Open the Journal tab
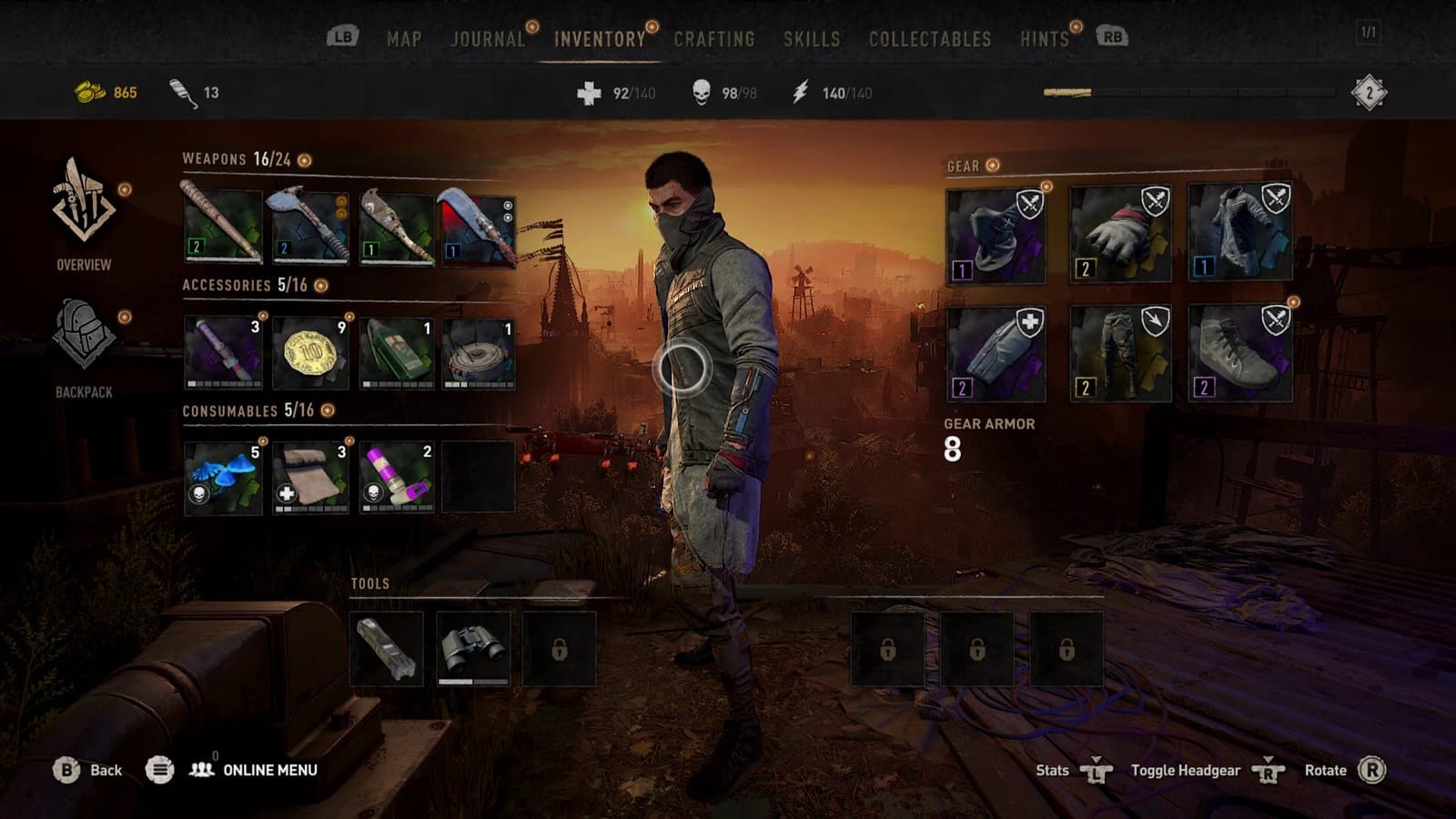Viewport: 1456px width, 819px height. (488, 39)
